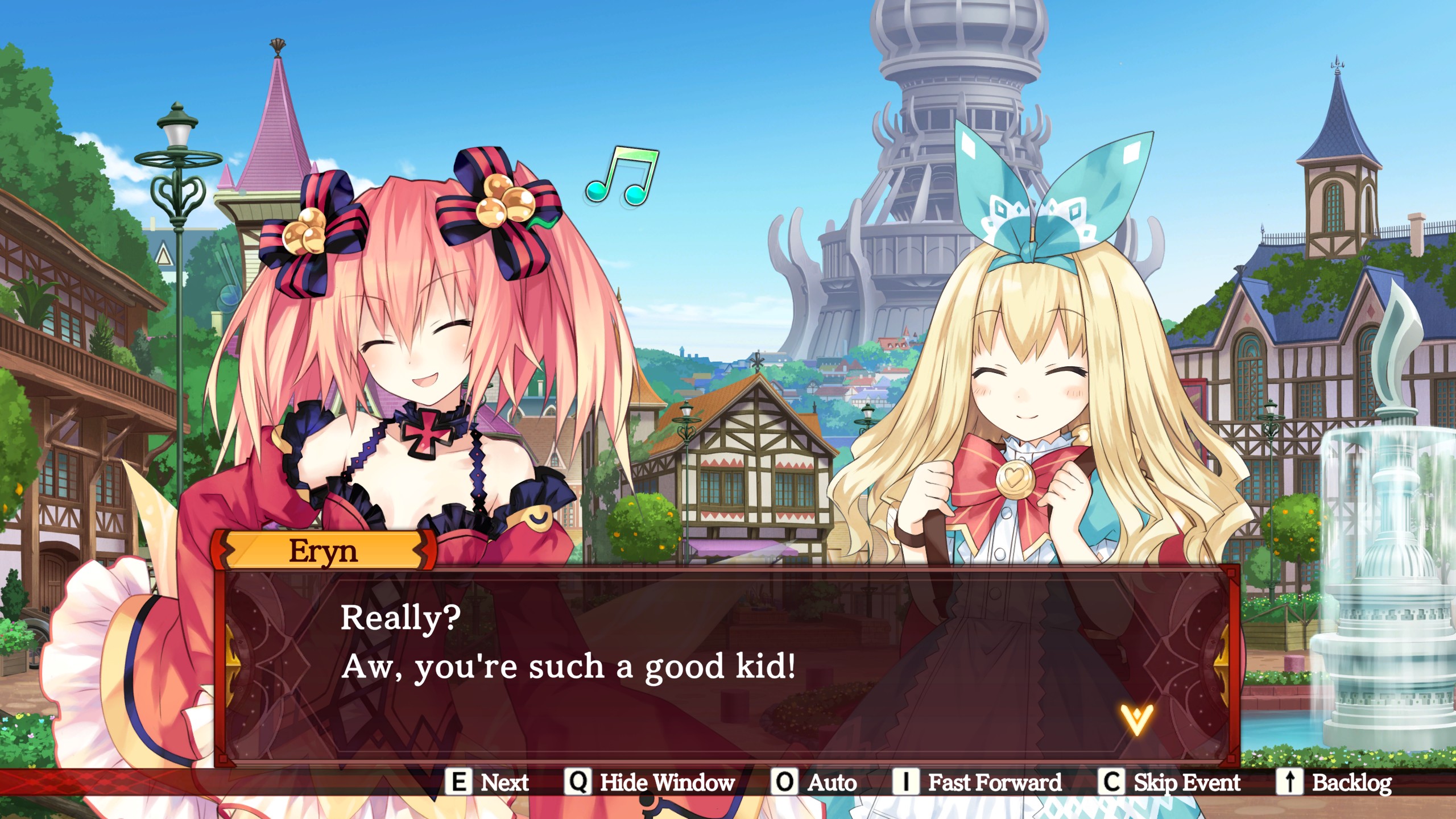This screenshot has width=1456, height=819.
Task: Choose Hide Window in the bottom bar
Action: [667, 783]
